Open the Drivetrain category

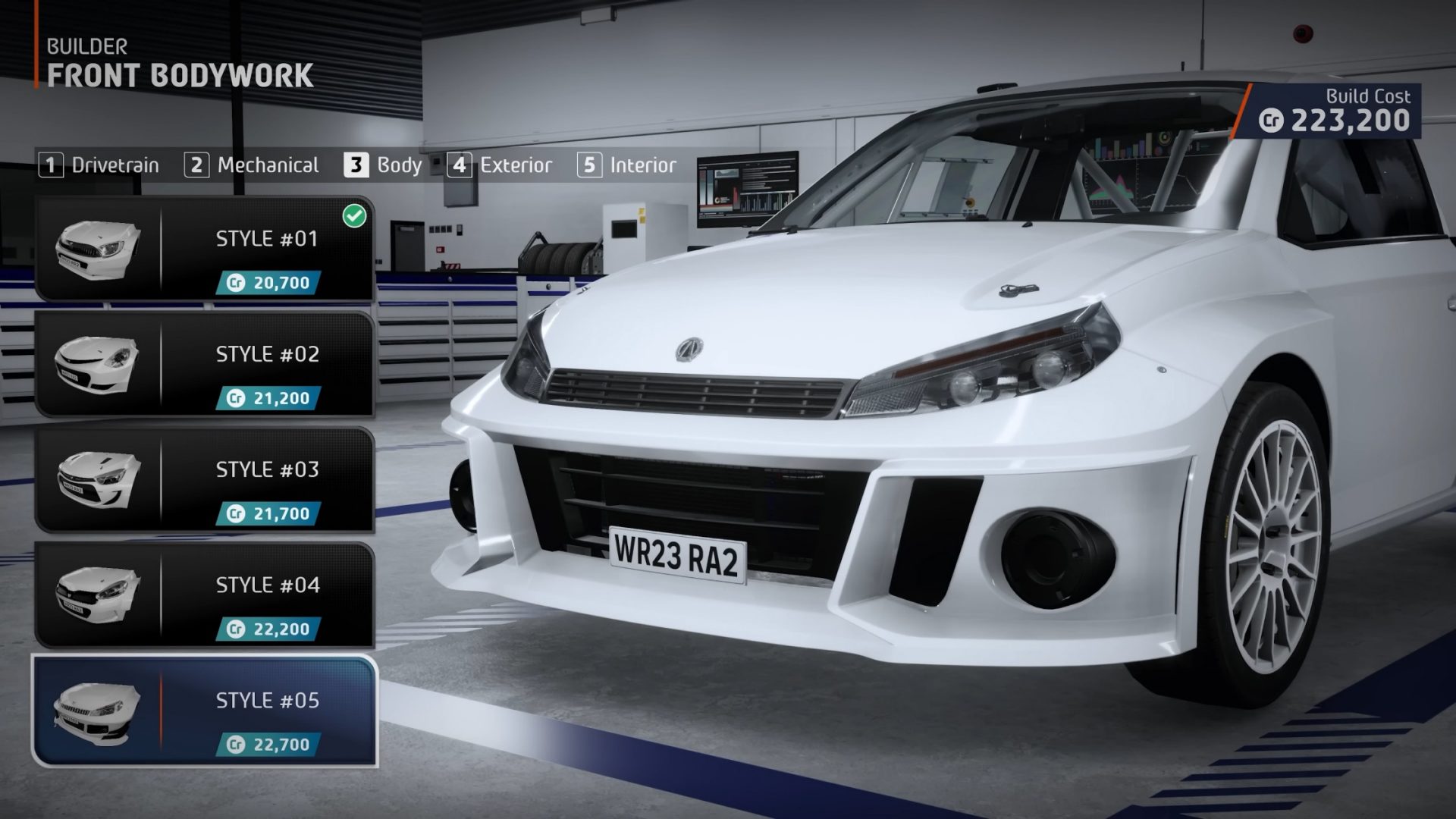[x=114, y=165]
